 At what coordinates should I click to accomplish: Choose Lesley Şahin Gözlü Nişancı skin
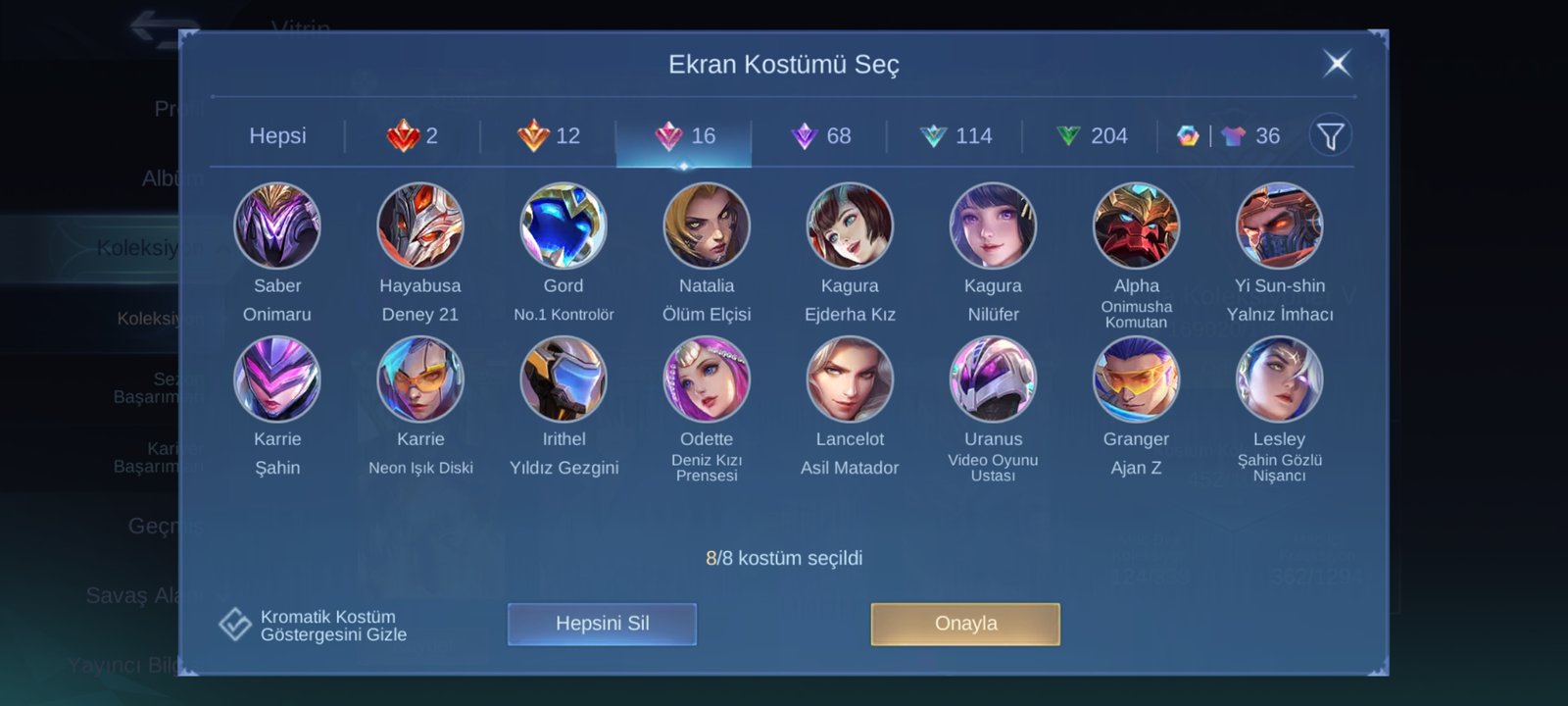pyautogui.click(x=1279, y=380)
